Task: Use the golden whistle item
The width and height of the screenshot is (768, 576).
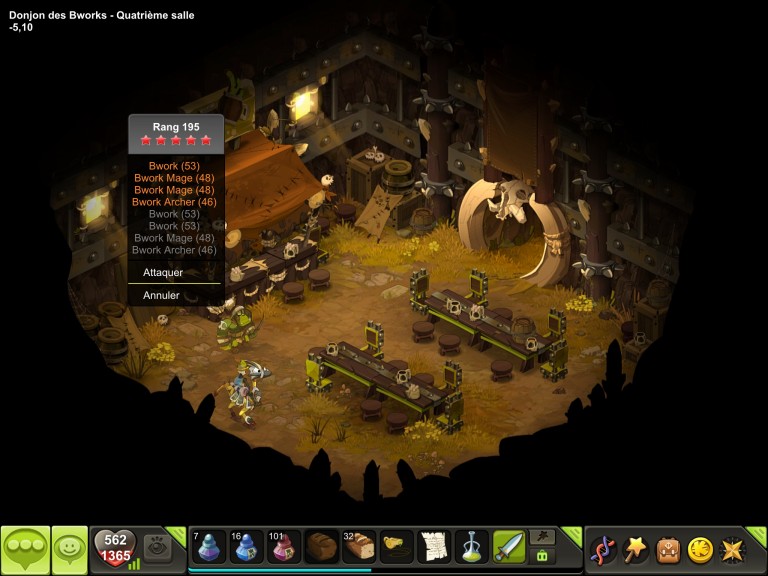Action: 396,547
